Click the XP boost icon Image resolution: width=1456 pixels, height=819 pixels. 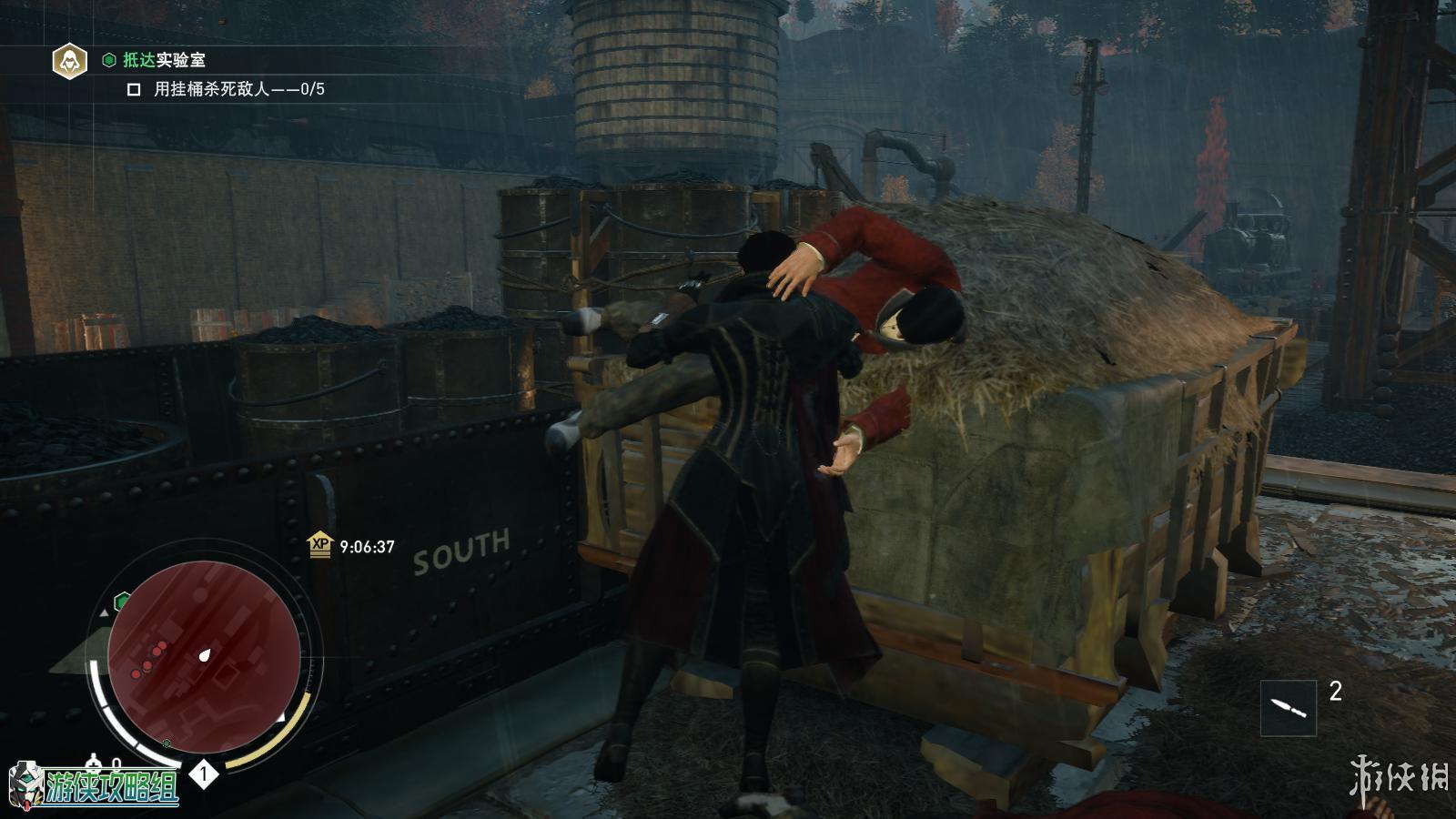[320, 545]
